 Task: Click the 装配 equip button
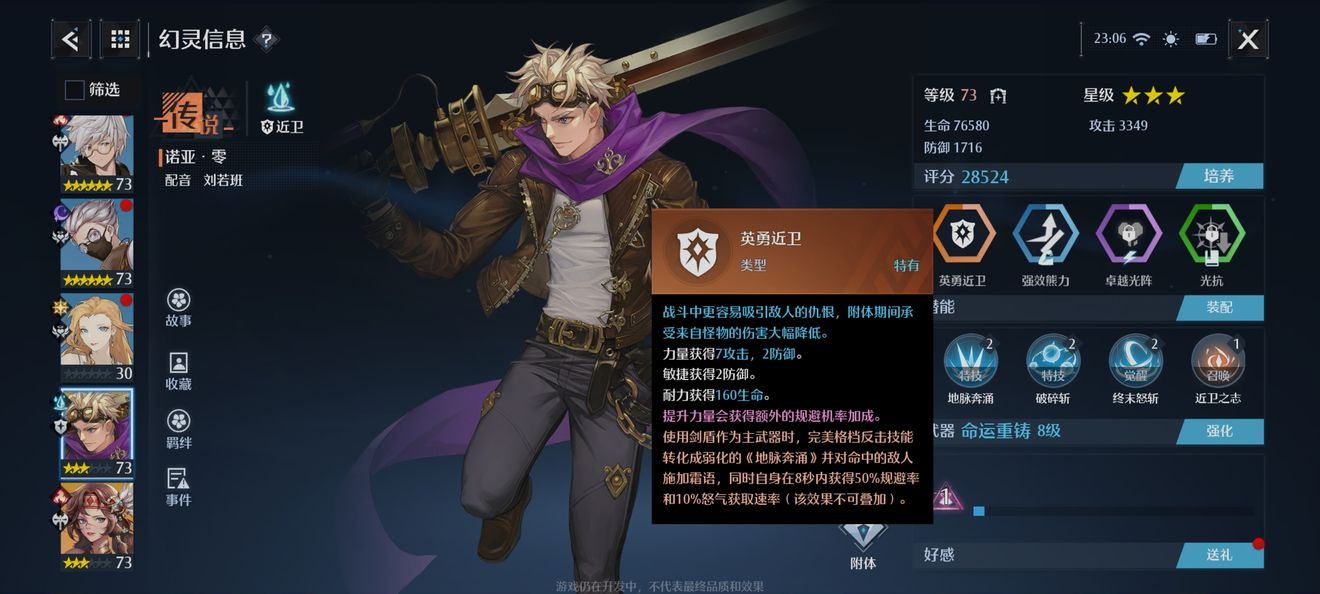(1219, 308)
